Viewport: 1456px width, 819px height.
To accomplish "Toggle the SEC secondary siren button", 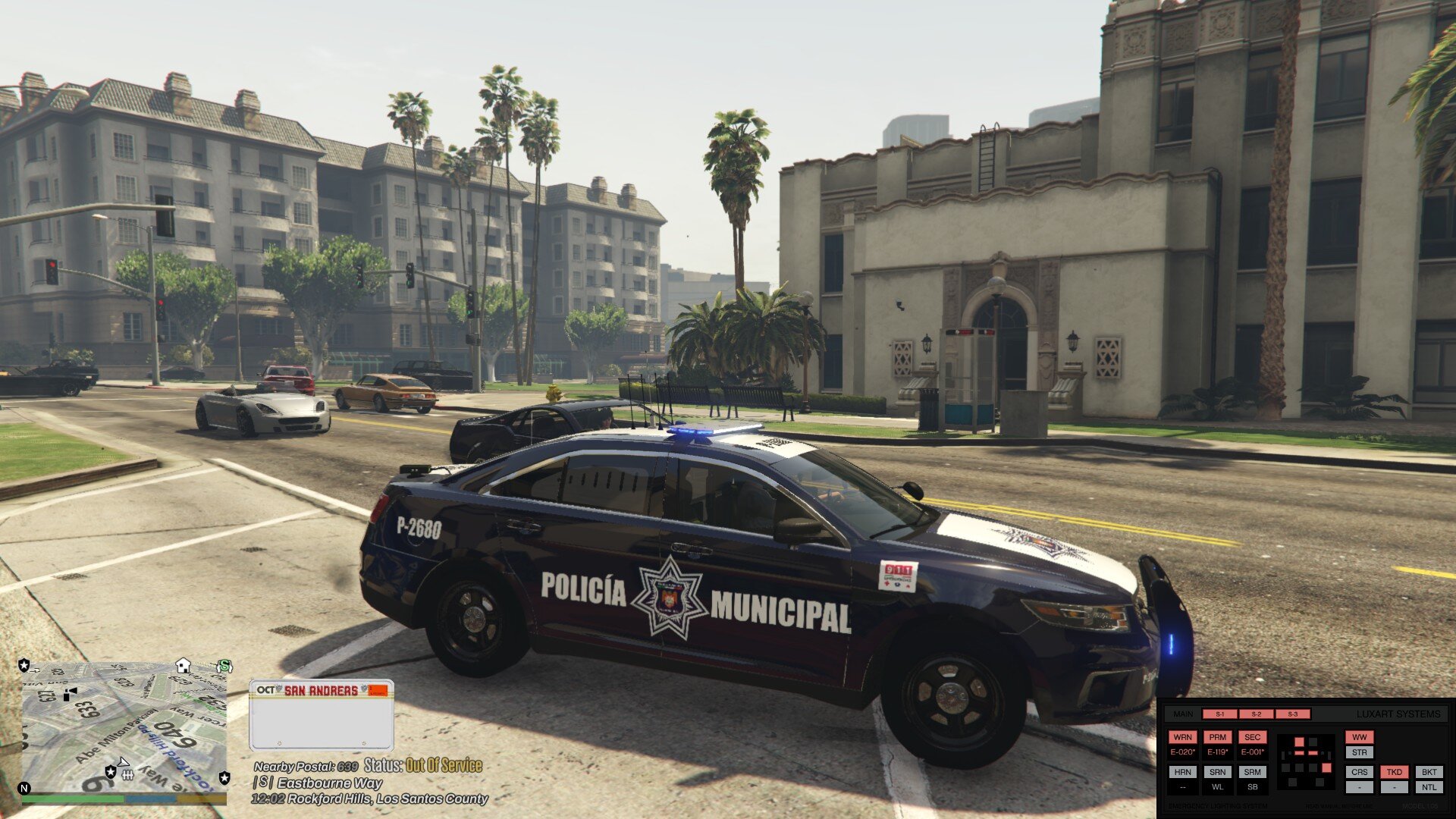I will coord(1252,737).
